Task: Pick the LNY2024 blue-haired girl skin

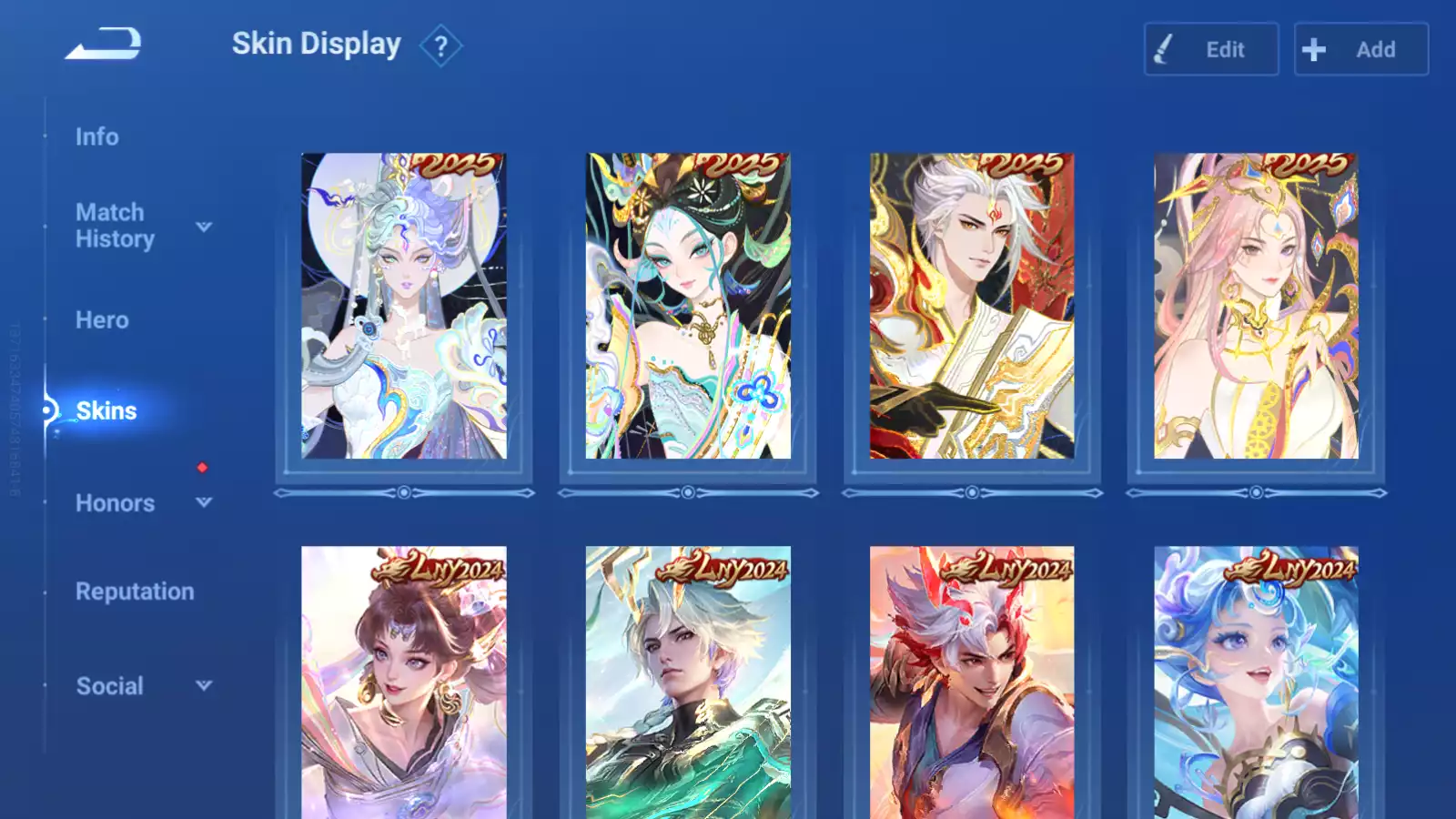Action: pyautogui.click(x=1256, y=682)
